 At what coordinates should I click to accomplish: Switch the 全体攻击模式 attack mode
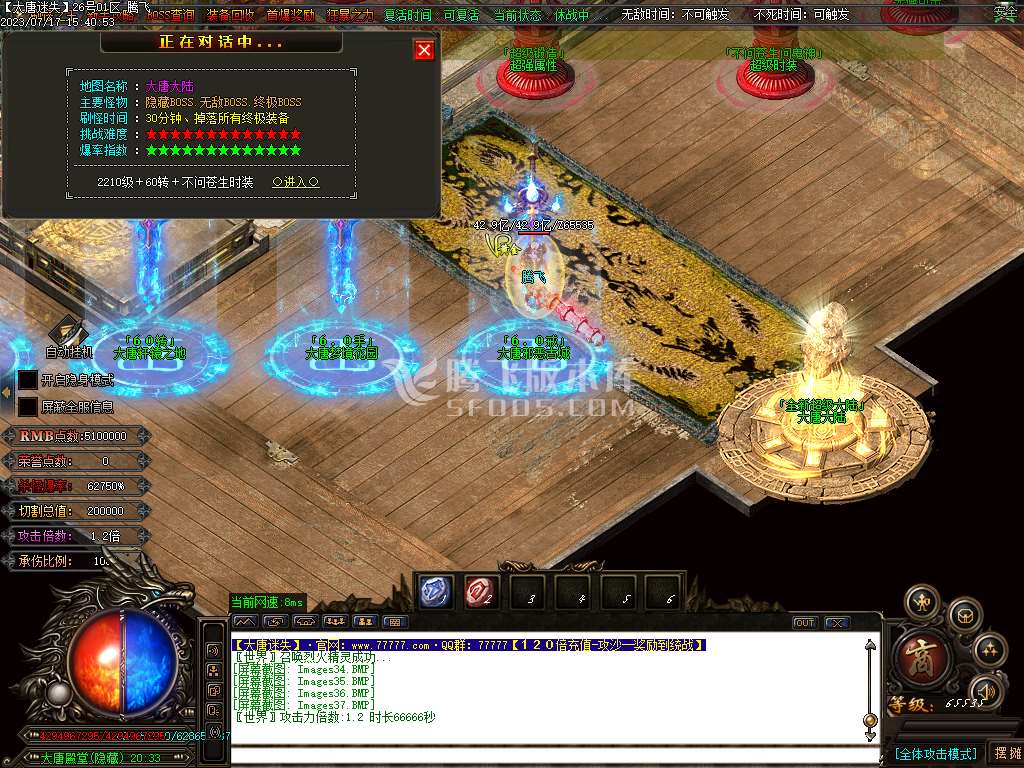click(935, 753)
